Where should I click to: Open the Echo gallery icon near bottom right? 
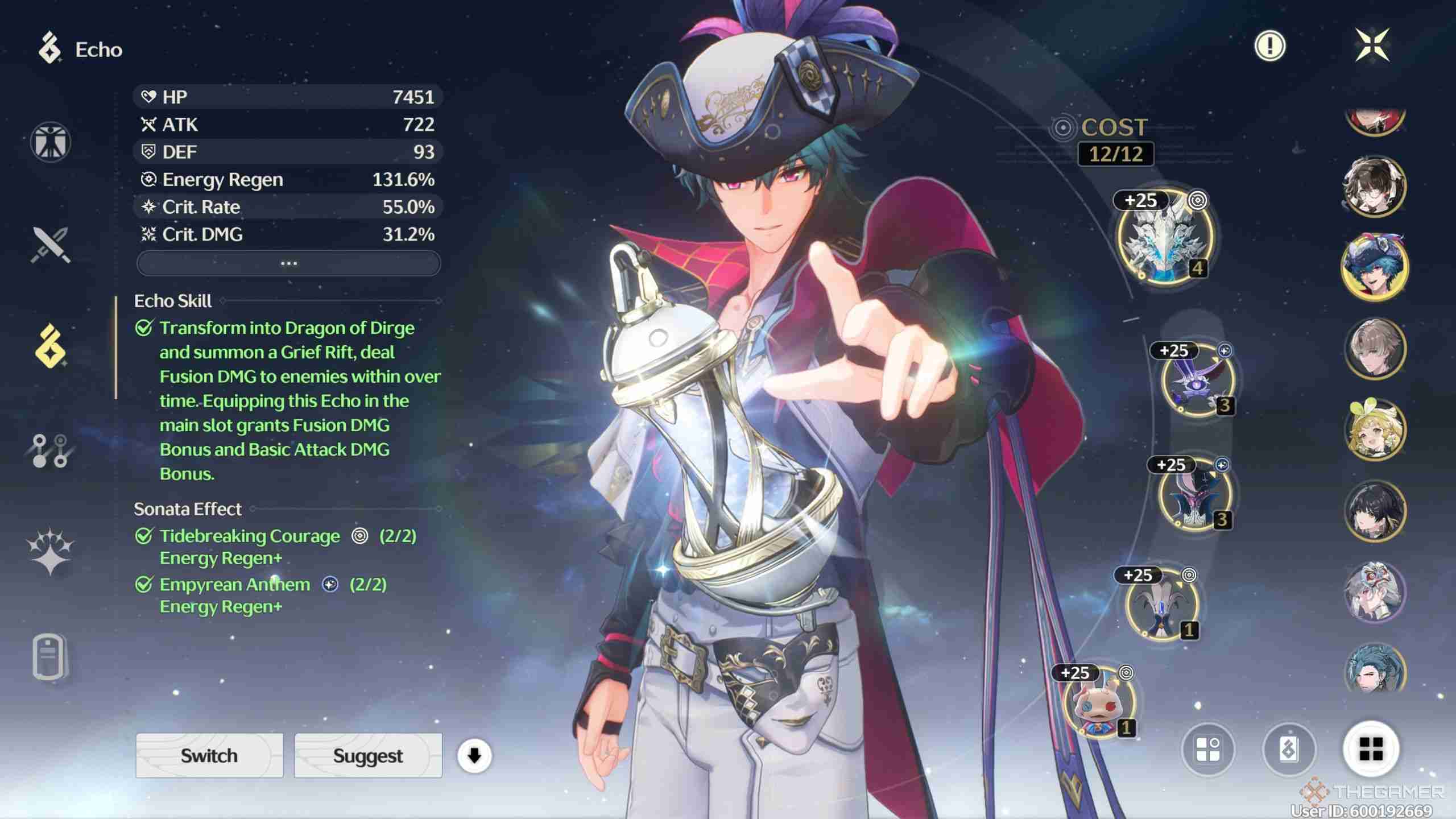point(1207,750)
